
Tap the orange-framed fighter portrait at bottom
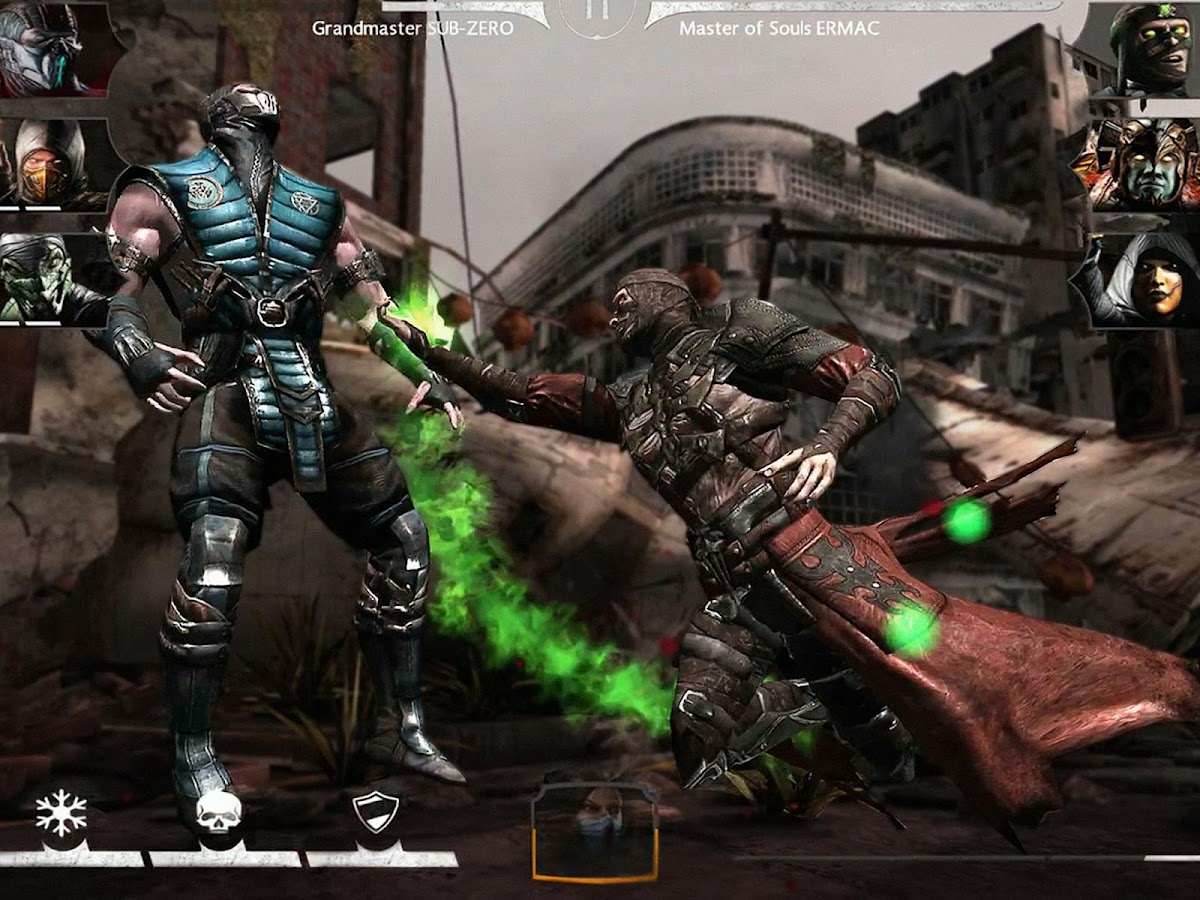[x=596, y=832]
